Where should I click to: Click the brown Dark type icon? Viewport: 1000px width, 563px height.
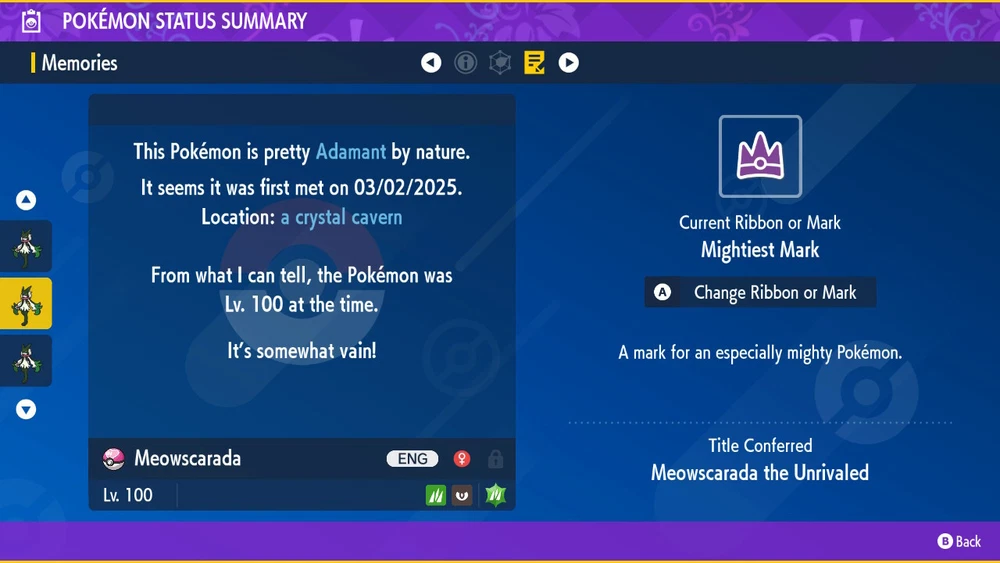pyautogui.click(x=462, y=495)
